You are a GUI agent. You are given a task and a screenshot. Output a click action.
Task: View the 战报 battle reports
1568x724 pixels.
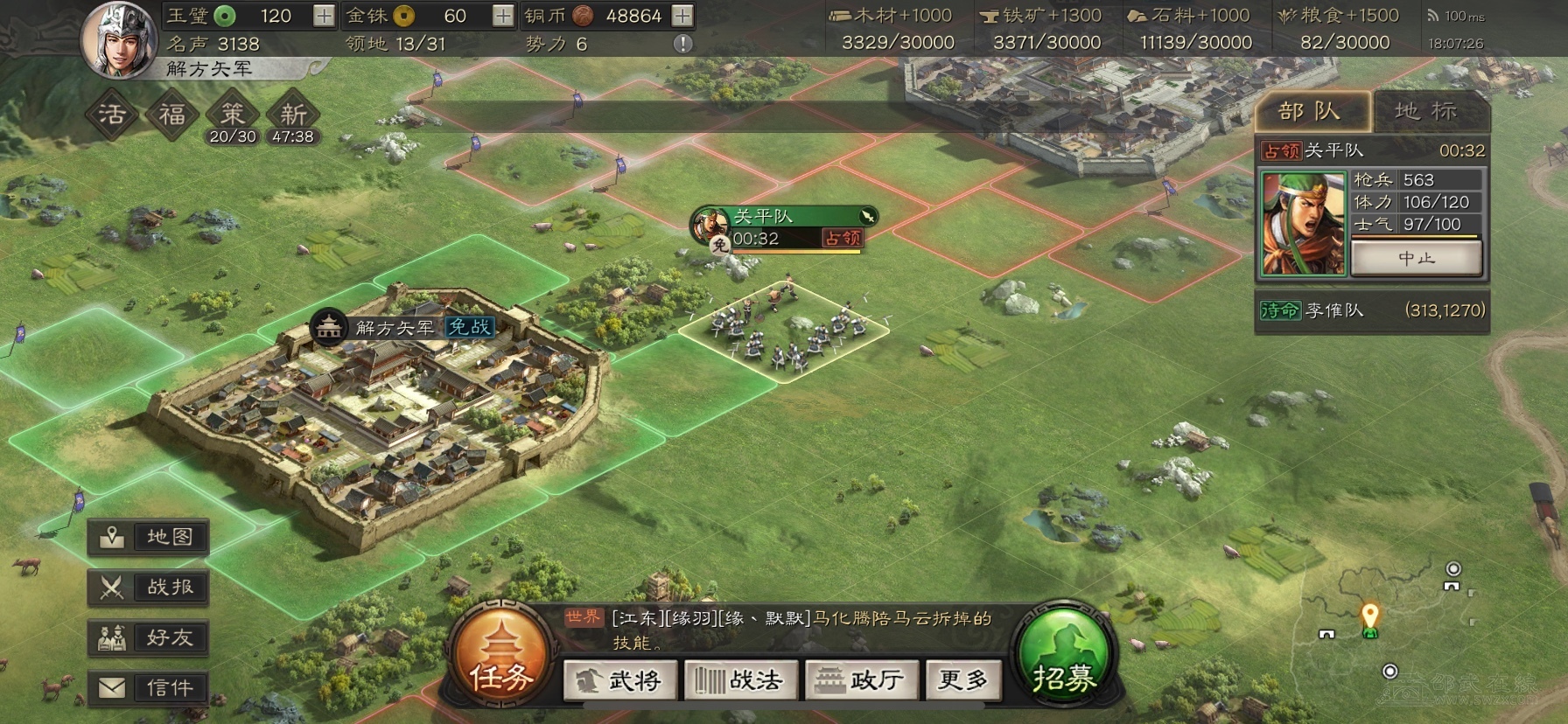click(149, 588)
